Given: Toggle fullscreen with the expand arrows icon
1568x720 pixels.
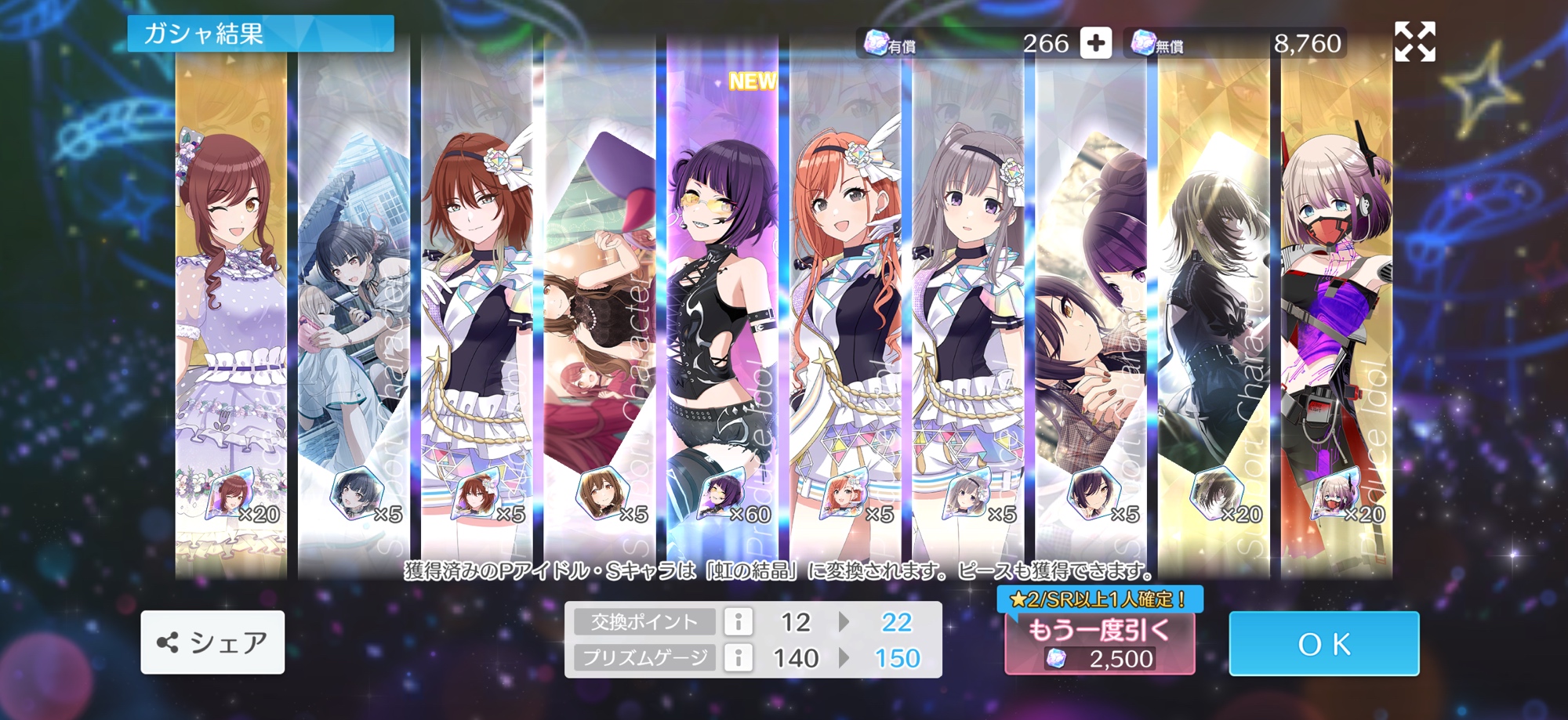Looking at the screenshot, I should pos(1414,42).
